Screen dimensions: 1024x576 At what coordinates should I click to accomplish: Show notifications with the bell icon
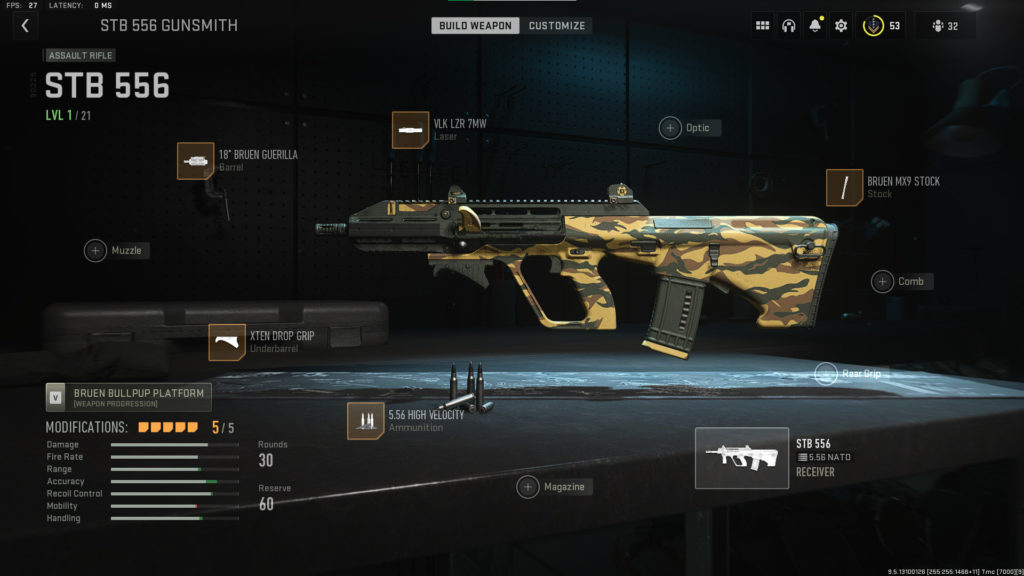(x=815, y=26)
